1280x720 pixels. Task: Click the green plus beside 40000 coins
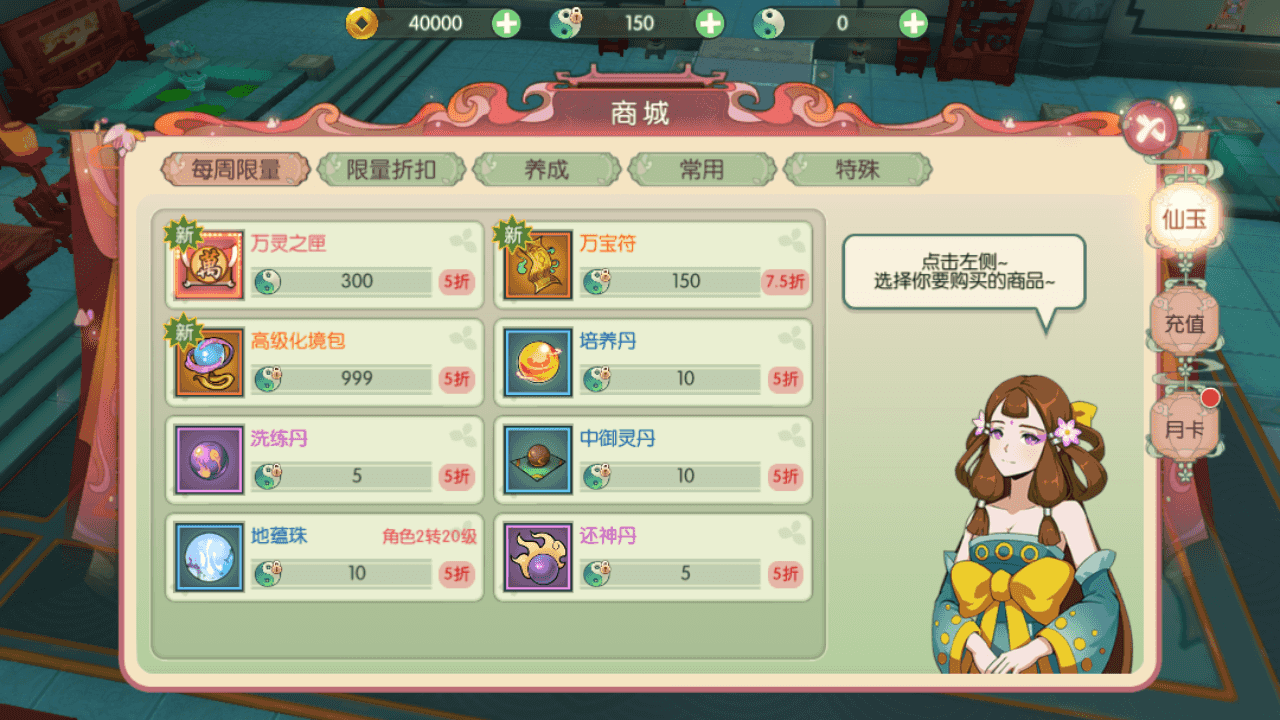505,23
